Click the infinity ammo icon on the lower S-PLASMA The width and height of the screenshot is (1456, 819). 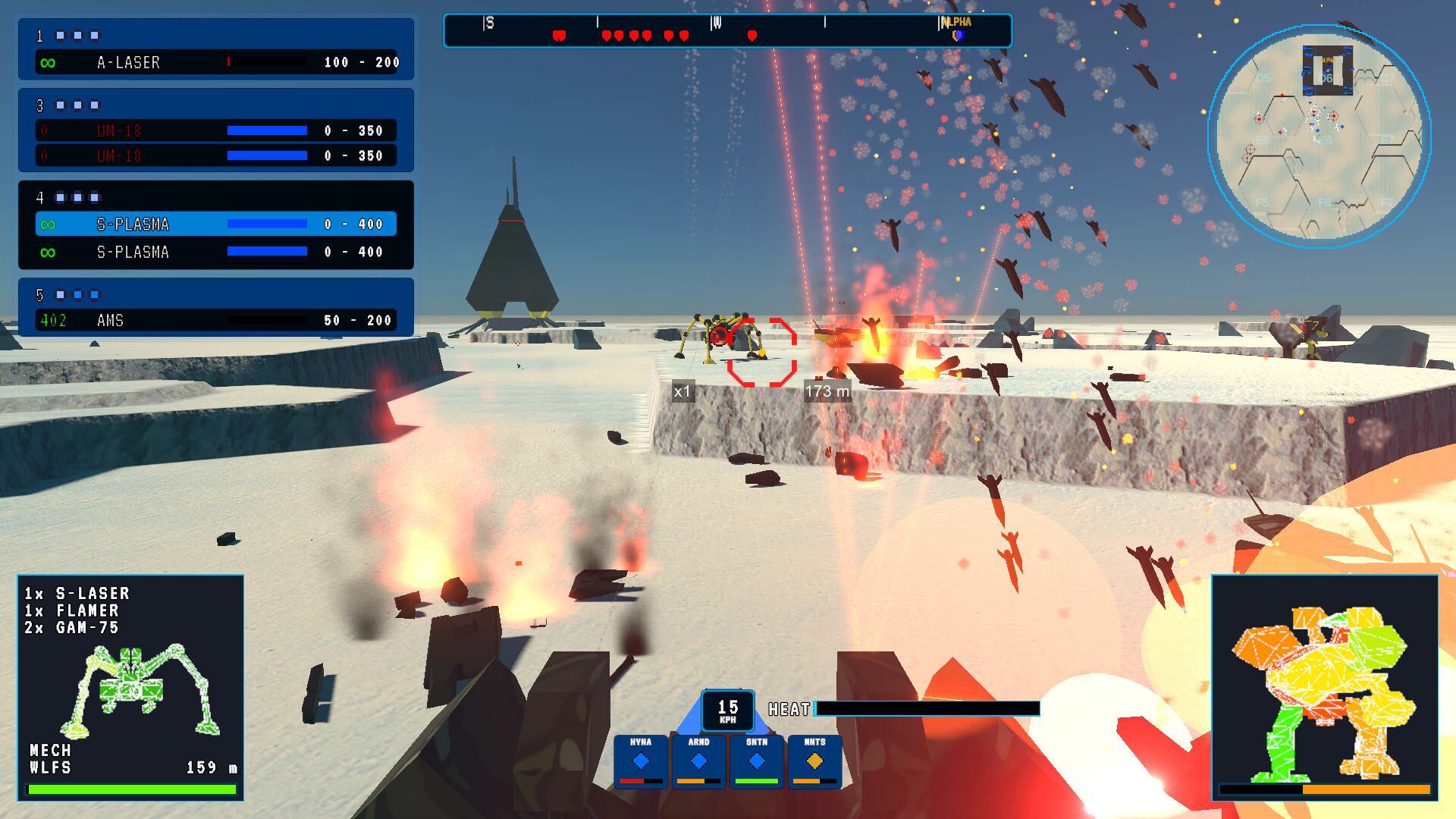(48, 251)
